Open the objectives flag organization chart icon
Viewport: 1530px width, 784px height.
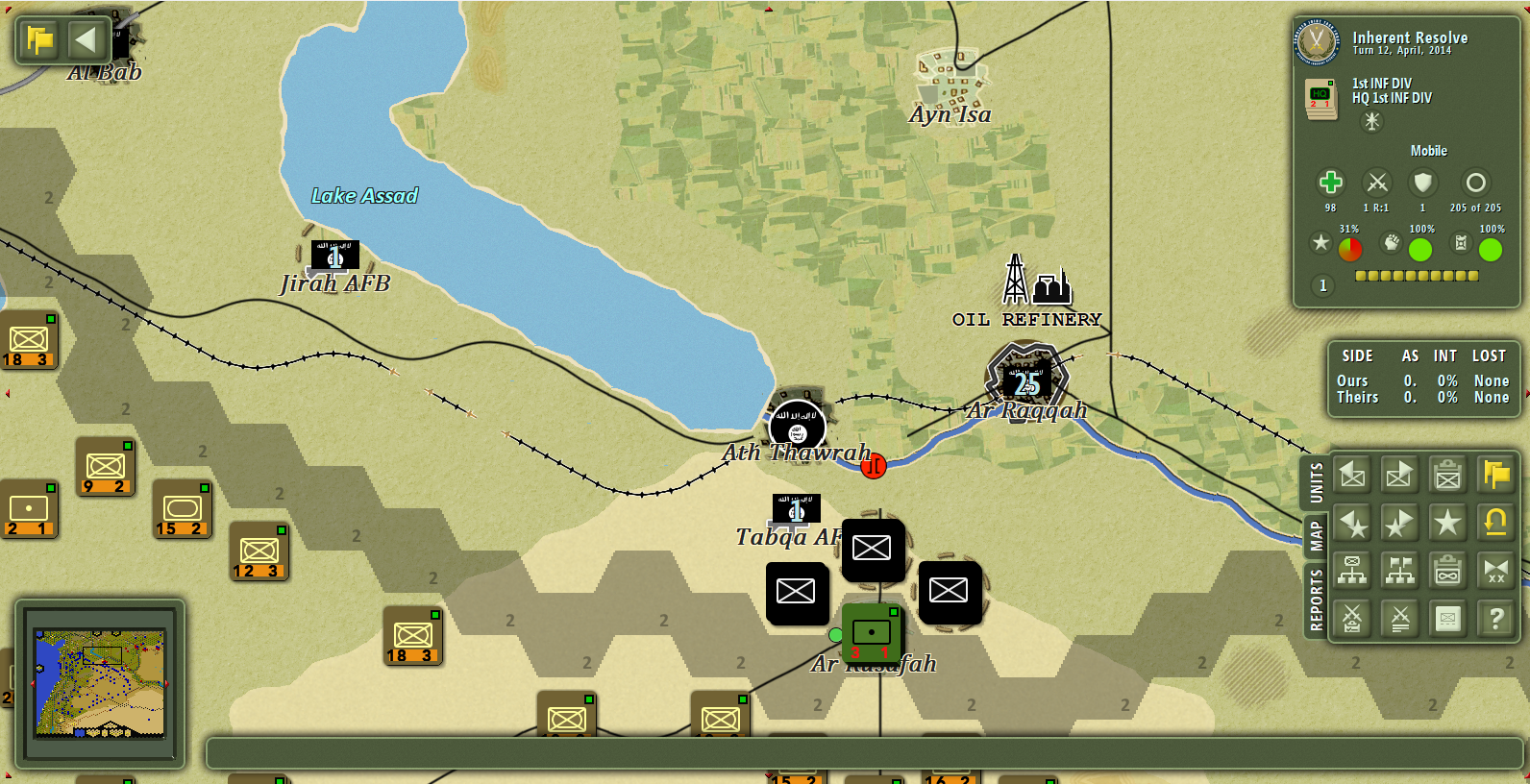coord(1399,572)
